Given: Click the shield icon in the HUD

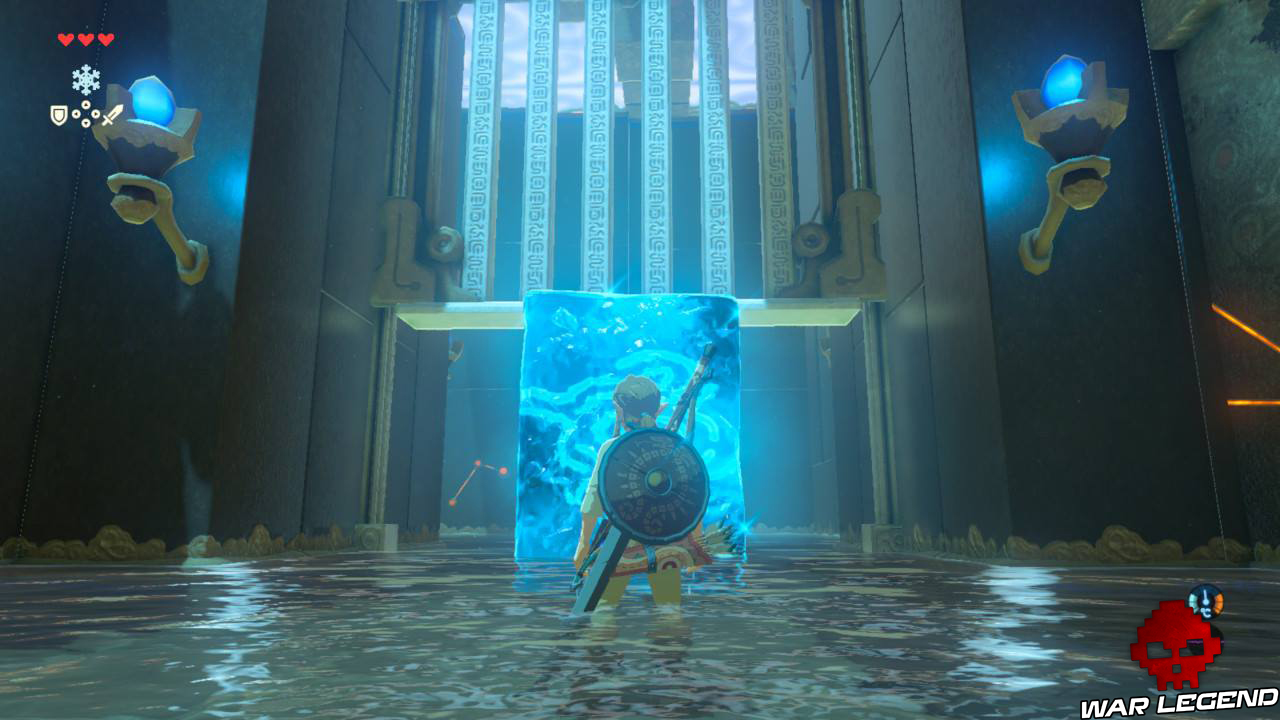Looking at the screenshot, I should pos(58,114).
